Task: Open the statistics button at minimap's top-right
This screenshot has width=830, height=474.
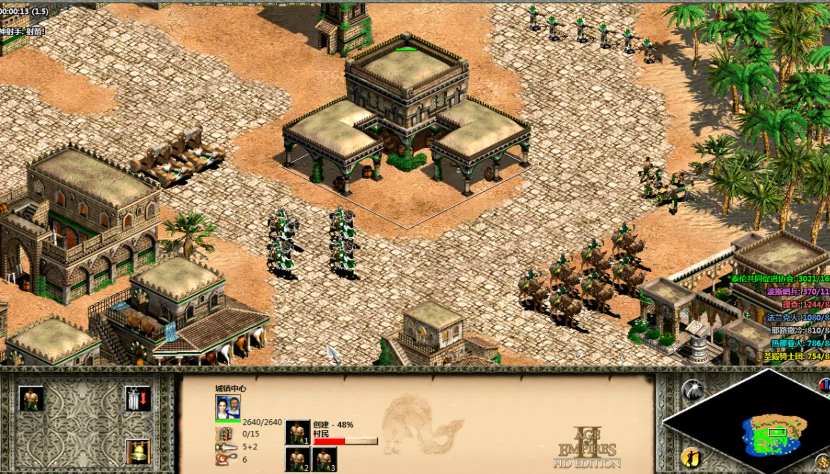Action: pyautogui.click(x=822, y=385)
